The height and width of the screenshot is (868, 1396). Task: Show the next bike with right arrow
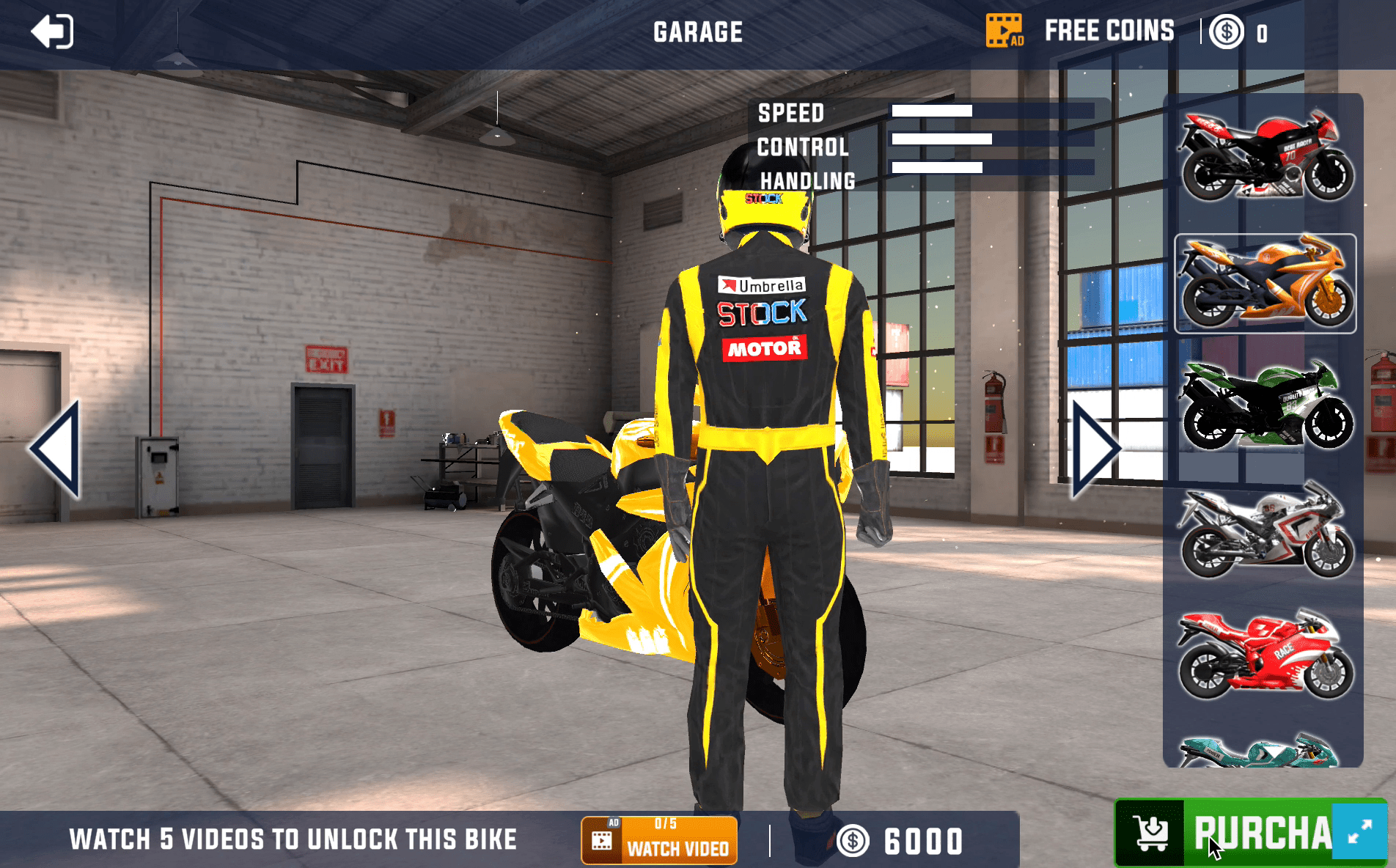point(1095,449)
